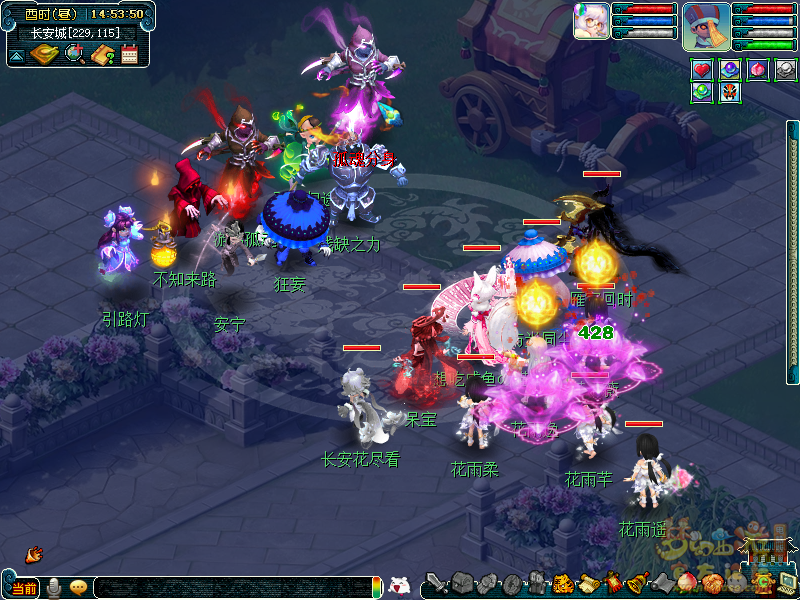Open the quest book with green question mark
The image size is (800, 600).
(x=102, y=54)
